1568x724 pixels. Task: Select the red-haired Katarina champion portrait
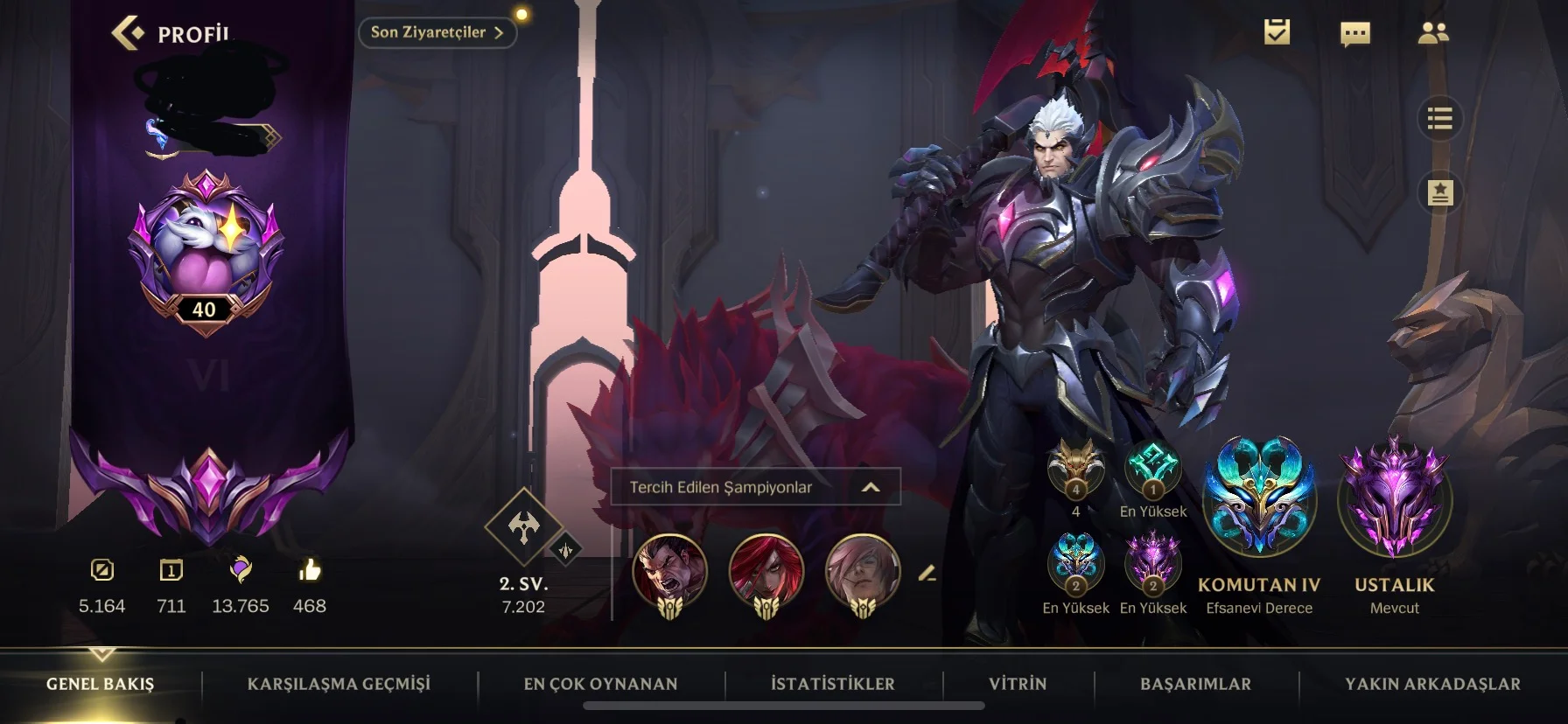(766, 570)
